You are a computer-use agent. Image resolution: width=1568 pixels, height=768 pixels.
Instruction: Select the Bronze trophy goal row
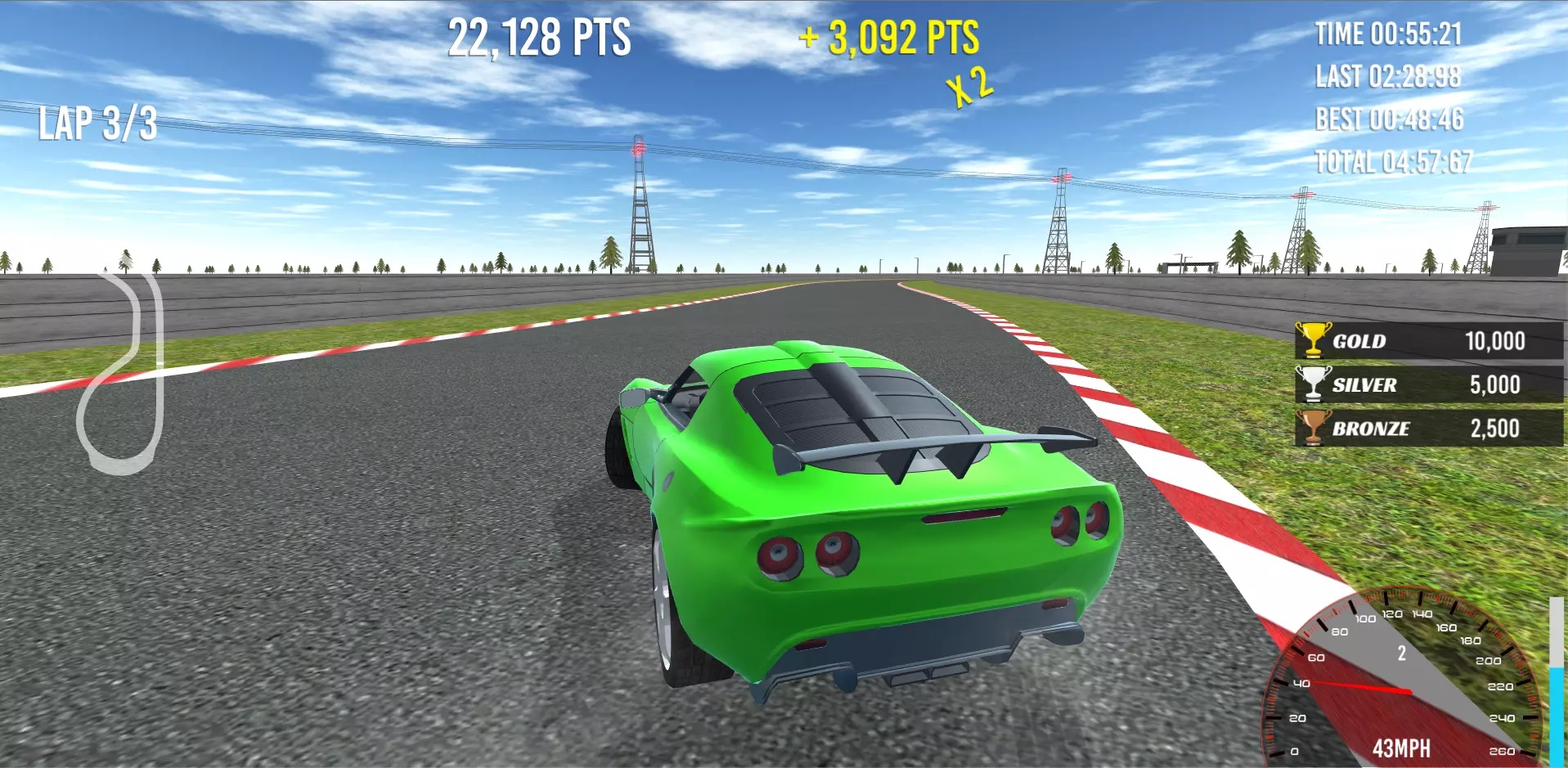coord(1427,428)
